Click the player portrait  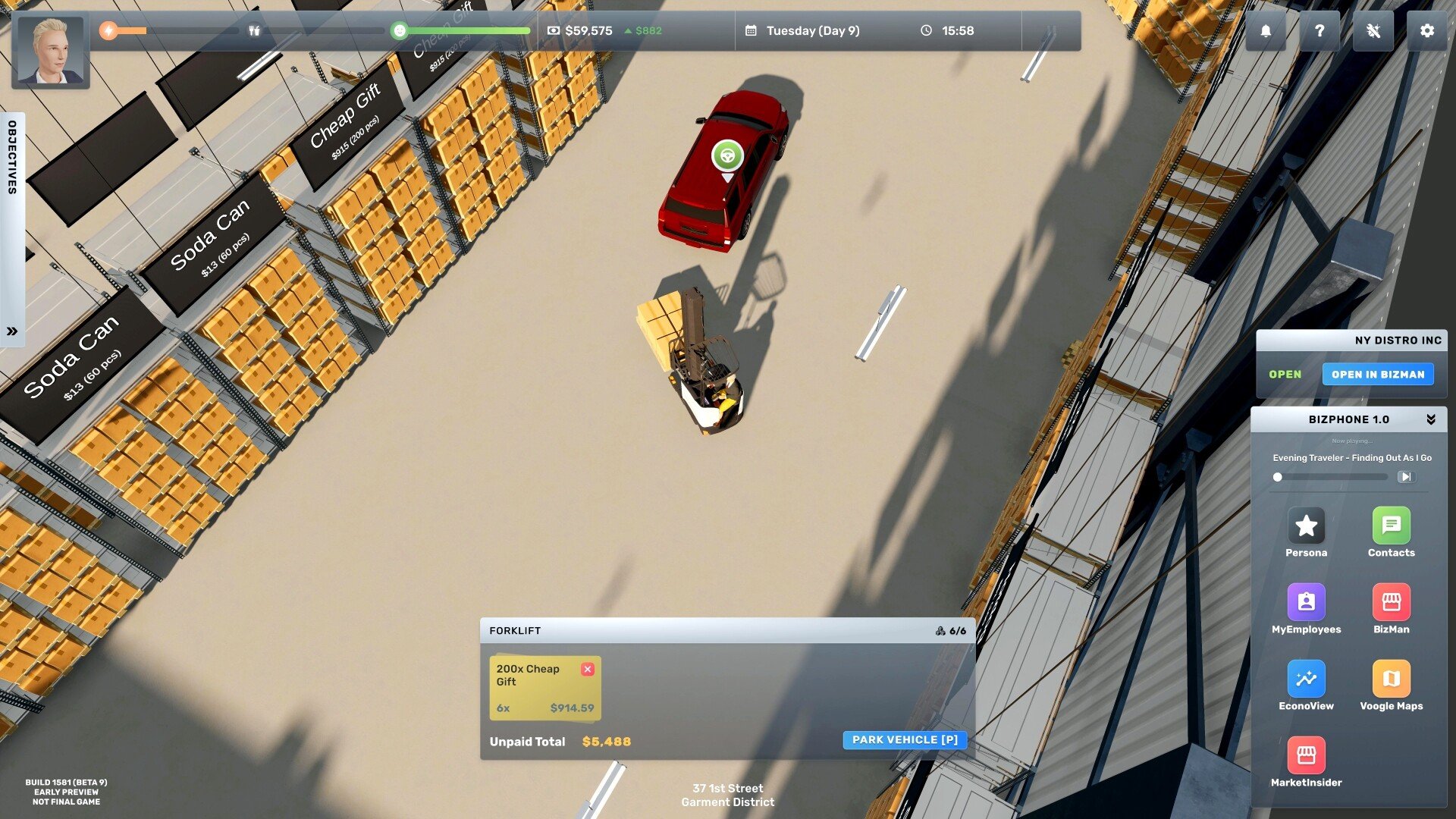pyautogui.click(x=51, y=51)
